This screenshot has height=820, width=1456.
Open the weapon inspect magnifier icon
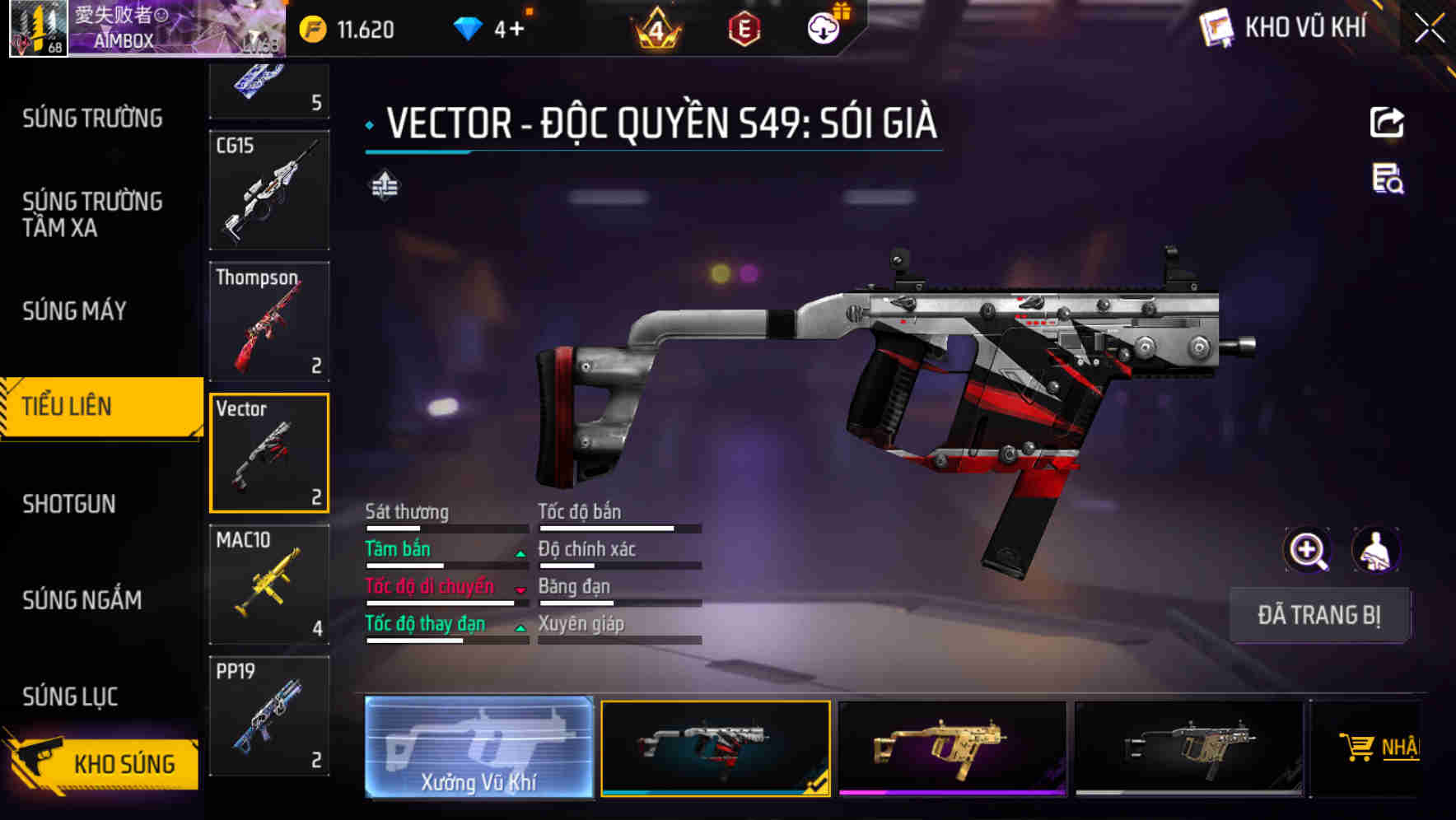click(x=1308, y=550)
